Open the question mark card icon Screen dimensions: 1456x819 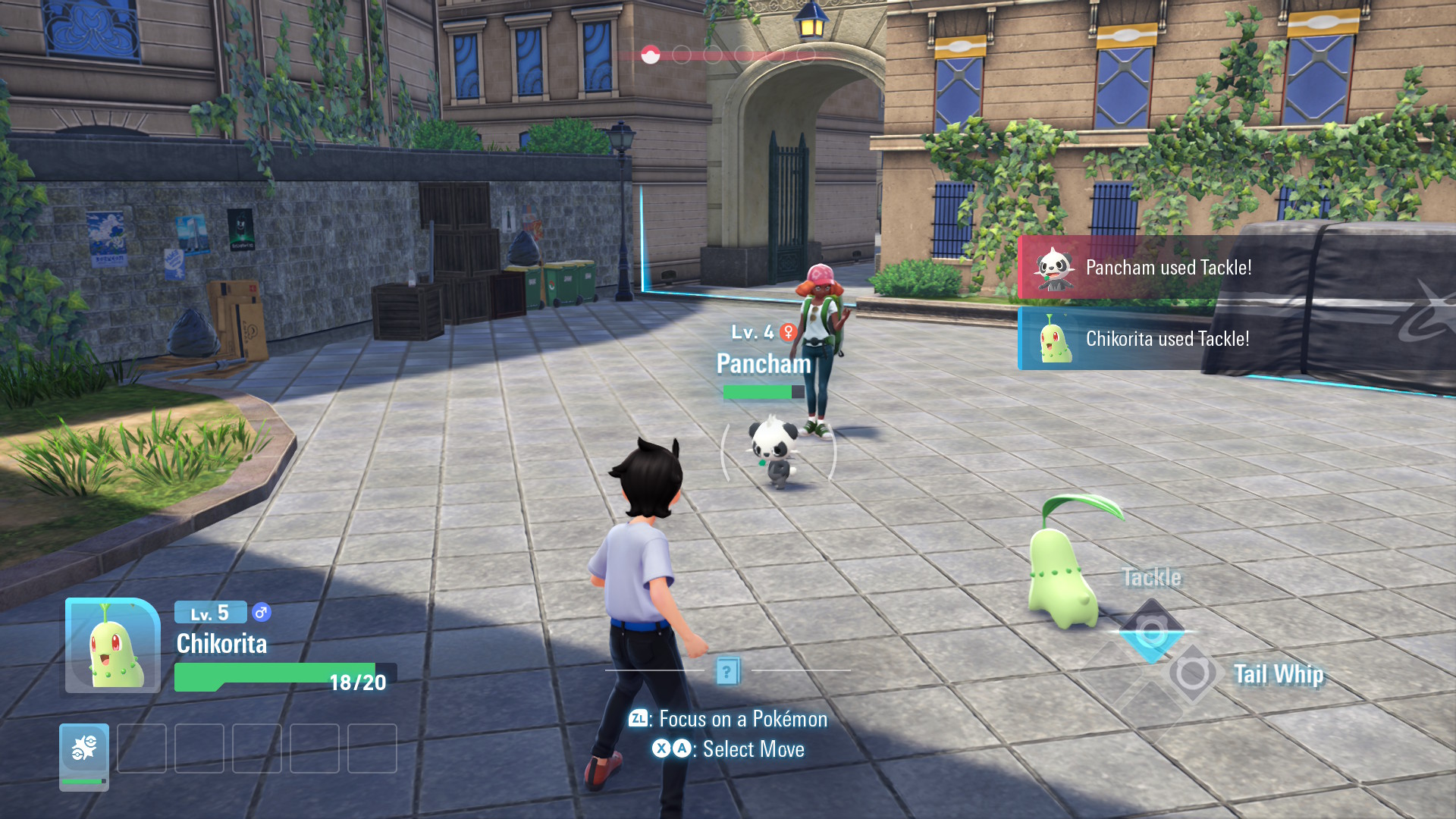tap(727, 671)
